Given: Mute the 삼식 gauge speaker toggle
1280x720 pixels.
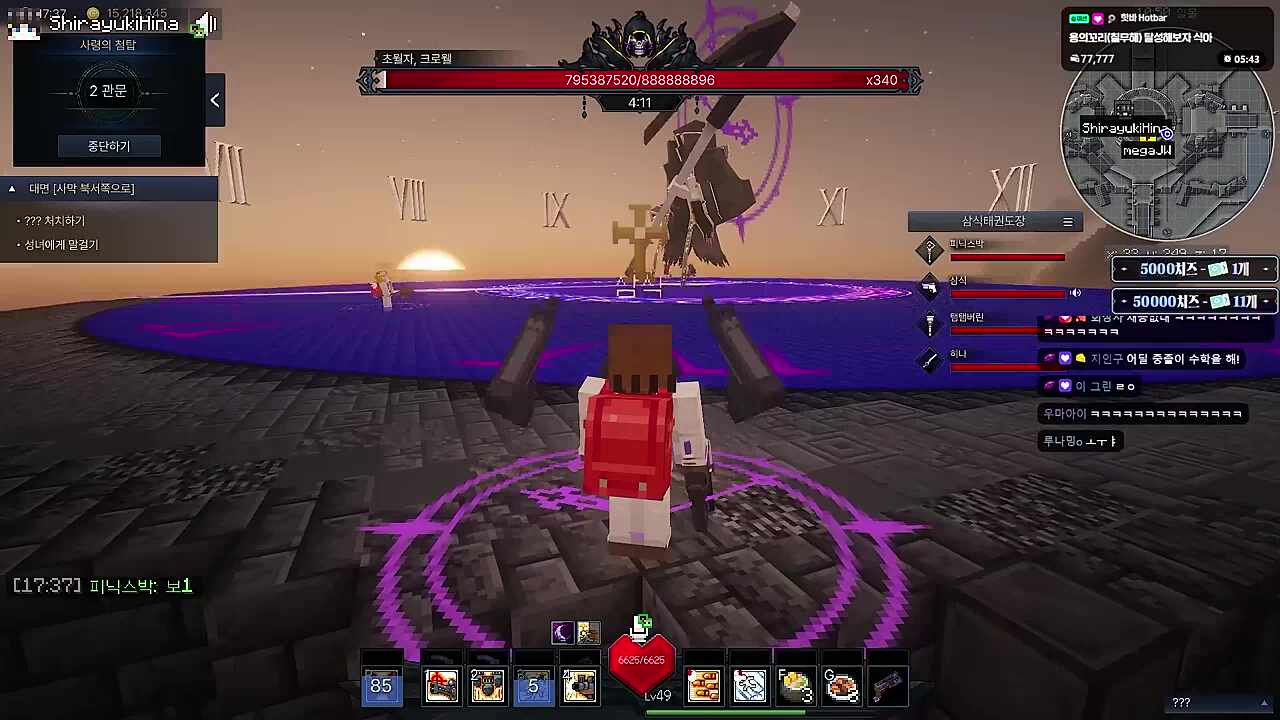Looking at the screenshot, I should (1075, 292).
